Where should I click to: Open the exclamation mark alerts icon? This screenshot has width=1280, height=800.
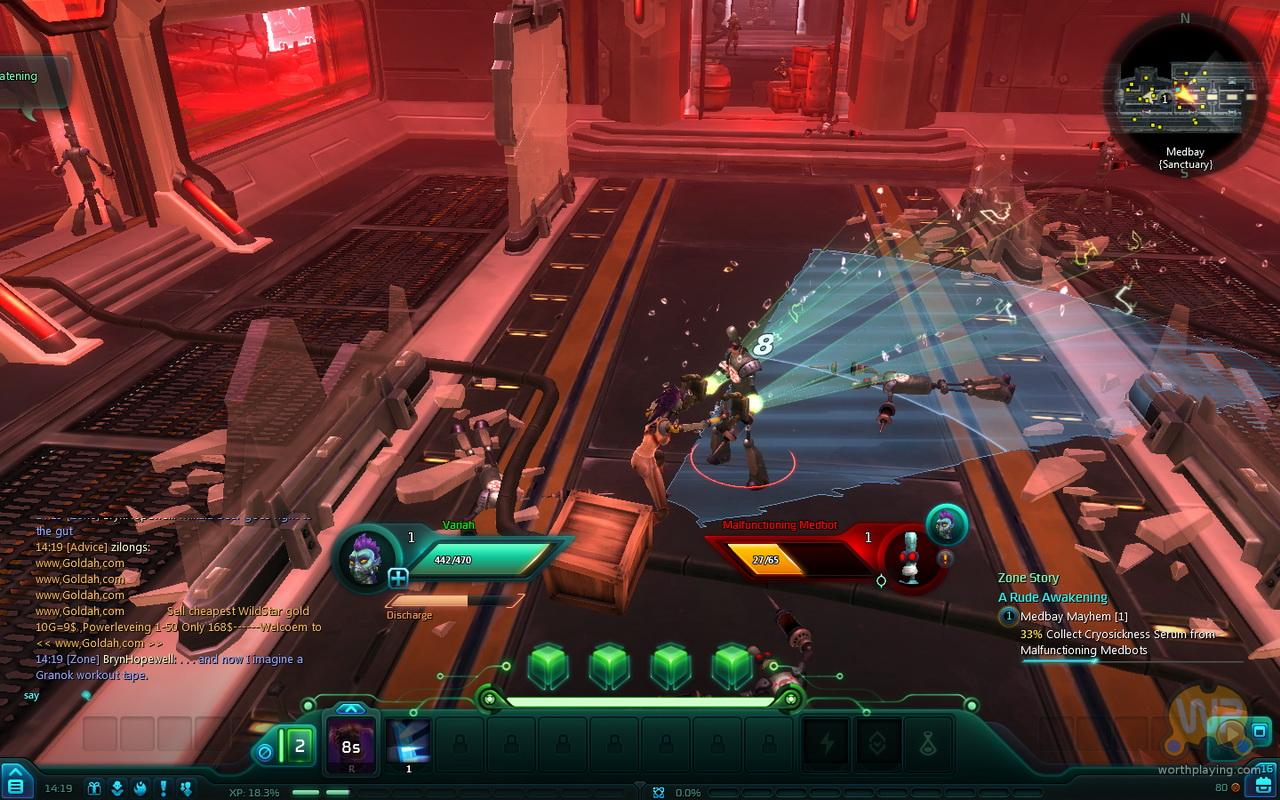tap(163, 788)
